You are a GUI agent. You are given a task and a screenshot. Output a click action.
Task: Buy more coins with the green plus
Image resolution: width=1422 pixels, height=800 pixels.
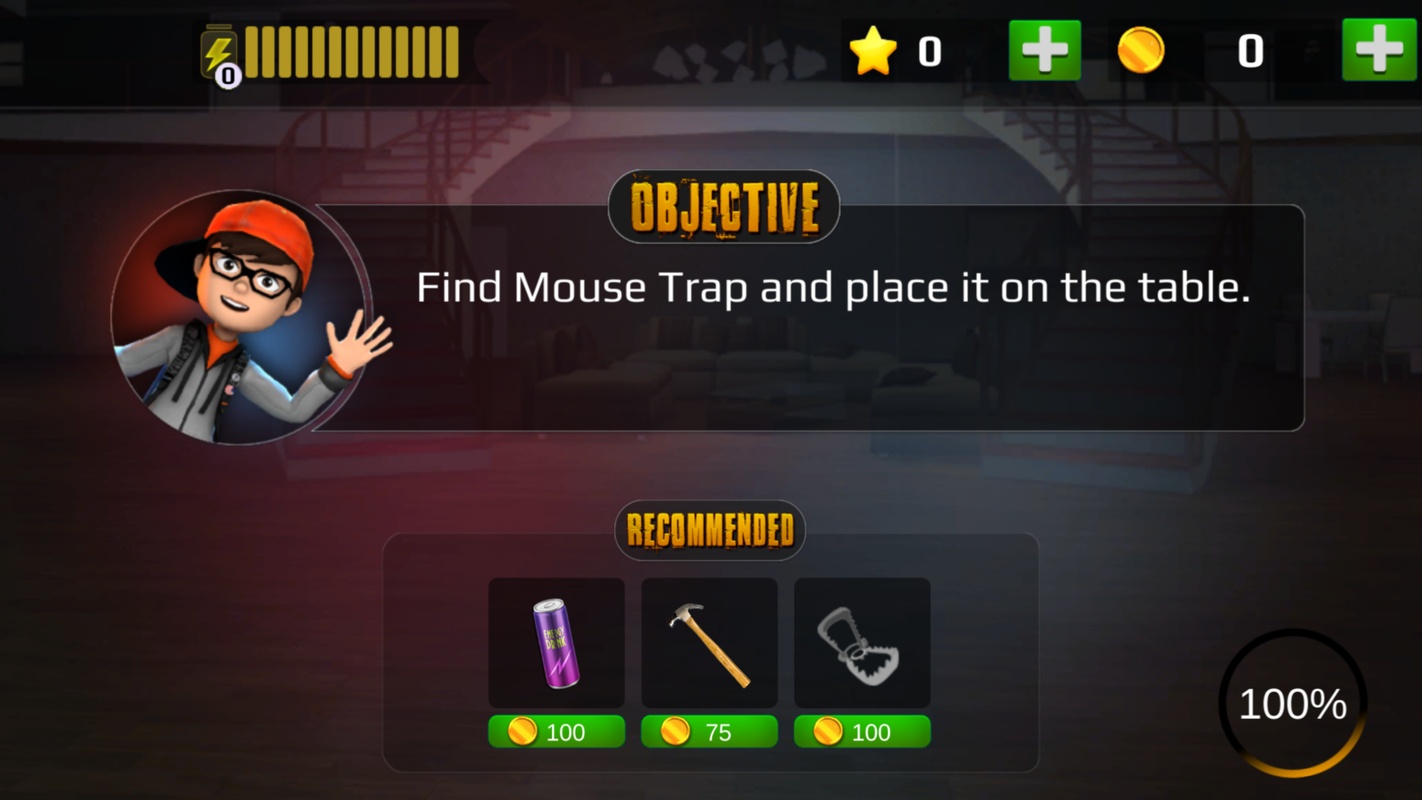point(1378,50)
